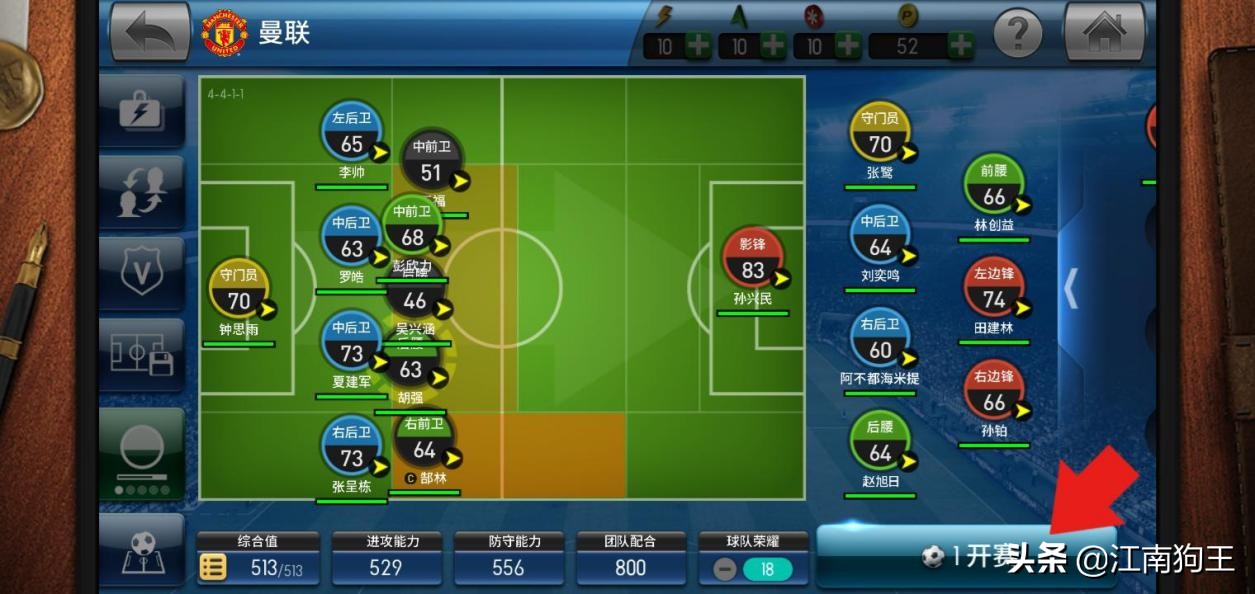This screenshot has width=1255, height=594.
Task: Open the question mark help
Action: (x=1018, y=34)
